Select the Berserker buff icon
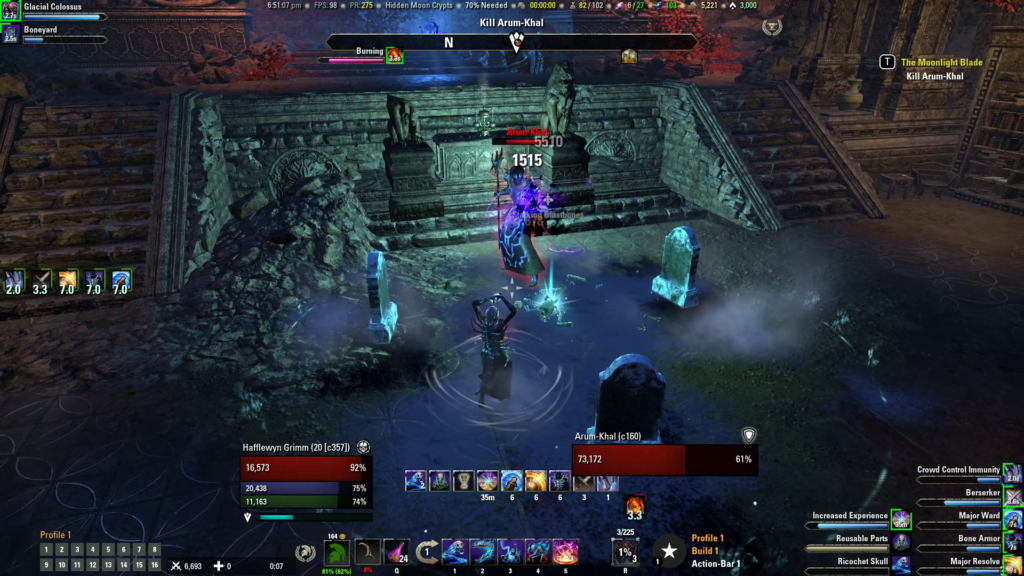The height and width of the screenshot is (576, 1024). 1013,496
